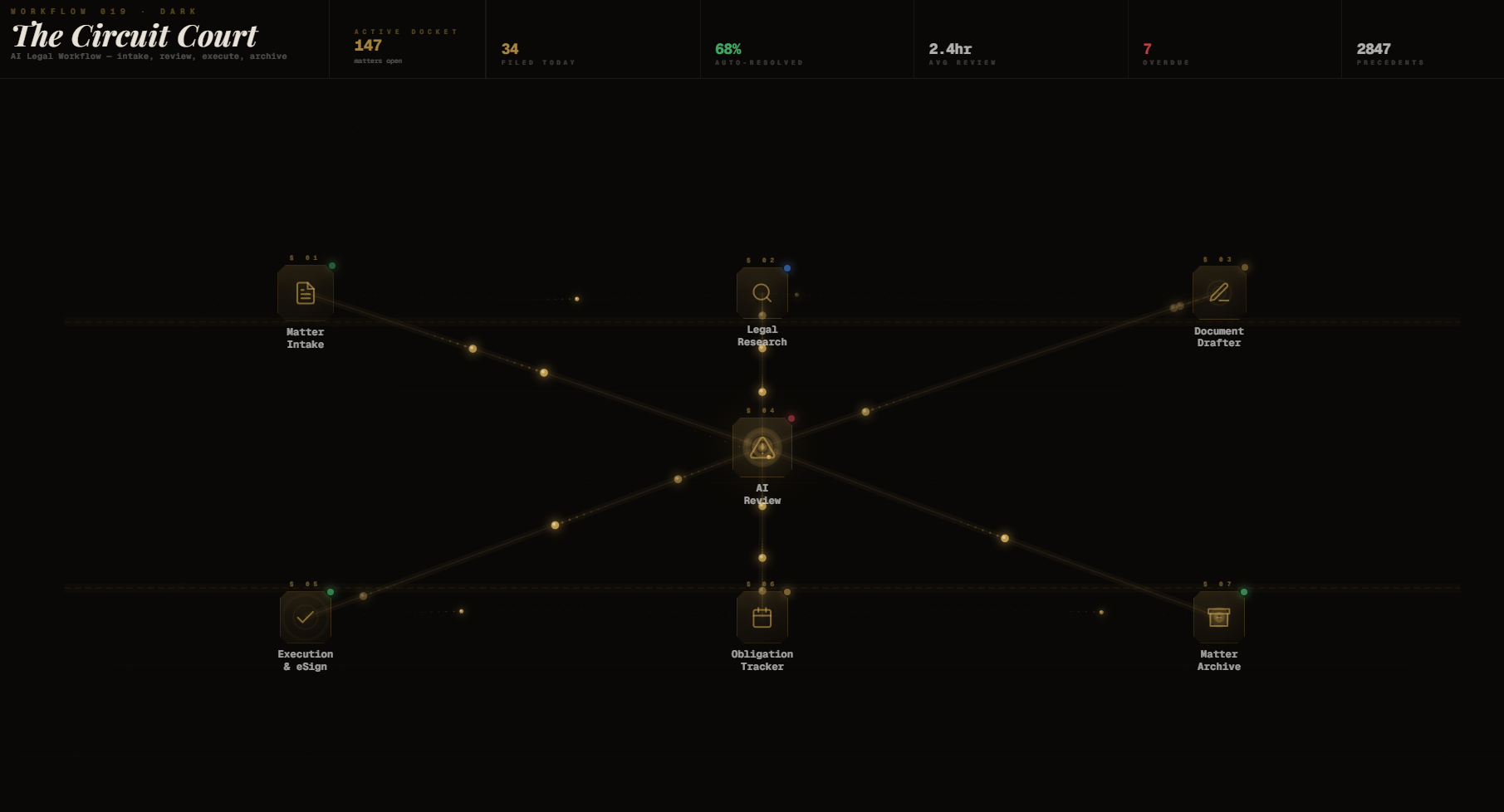The image size is (1504, 812).
Task: Expand the § 06 marker above Obligation Tracker
Action: tap(760, 584)
